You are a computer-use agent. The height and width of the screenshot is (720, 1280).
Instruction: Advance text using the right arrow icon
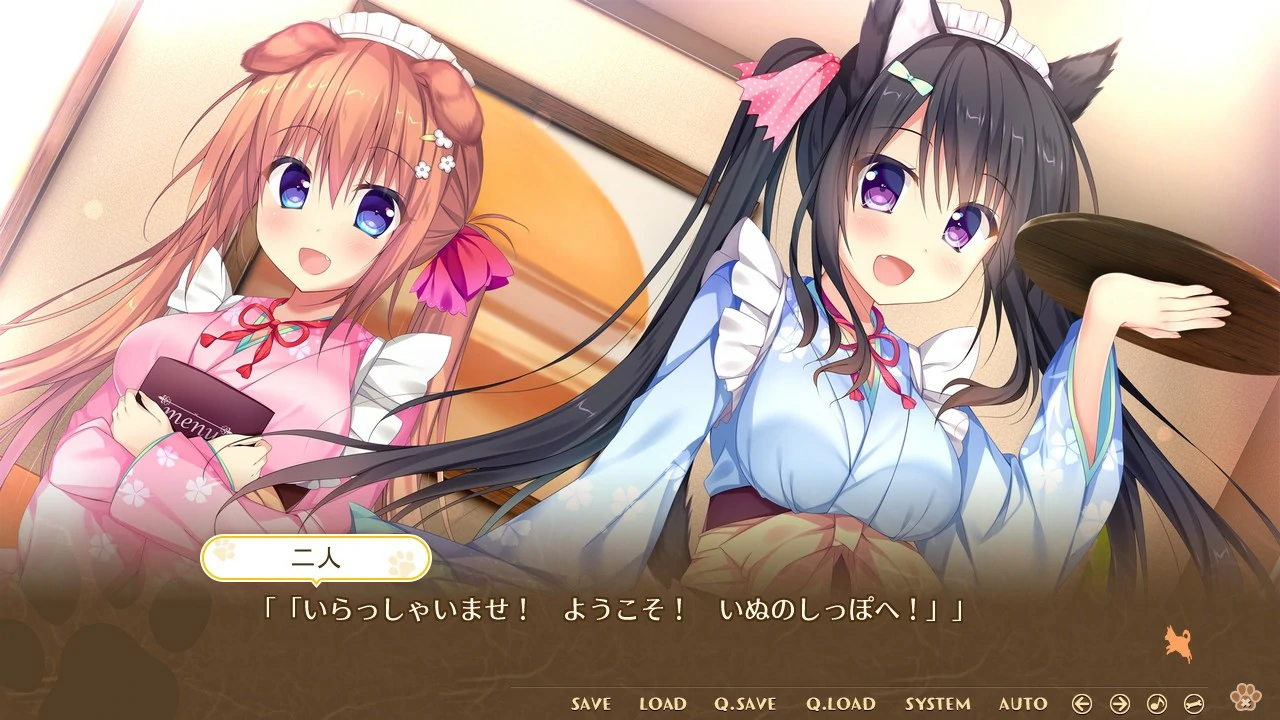[1117, 703]
